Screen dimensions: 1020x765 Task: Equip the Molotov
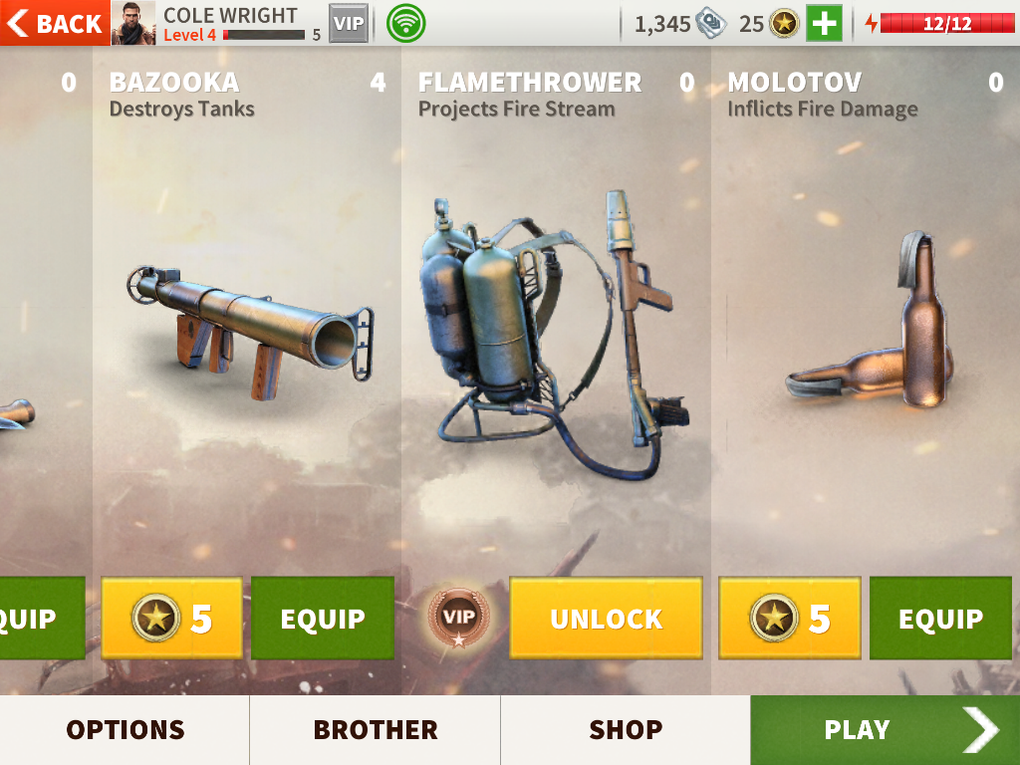click(x=940, y=618)
